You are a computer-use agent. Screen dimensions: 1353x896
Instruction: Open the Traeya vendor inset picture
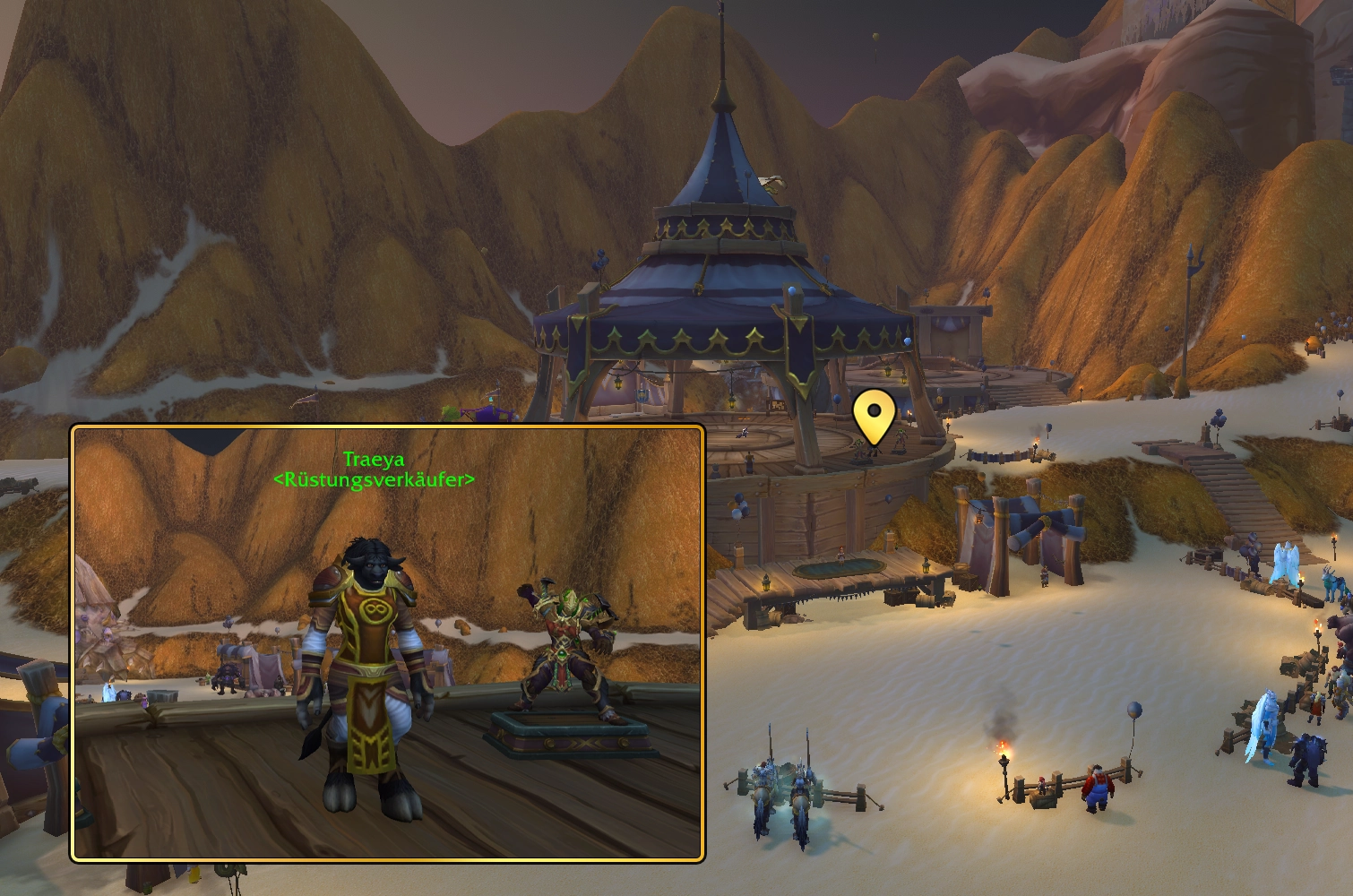[388, 642]
